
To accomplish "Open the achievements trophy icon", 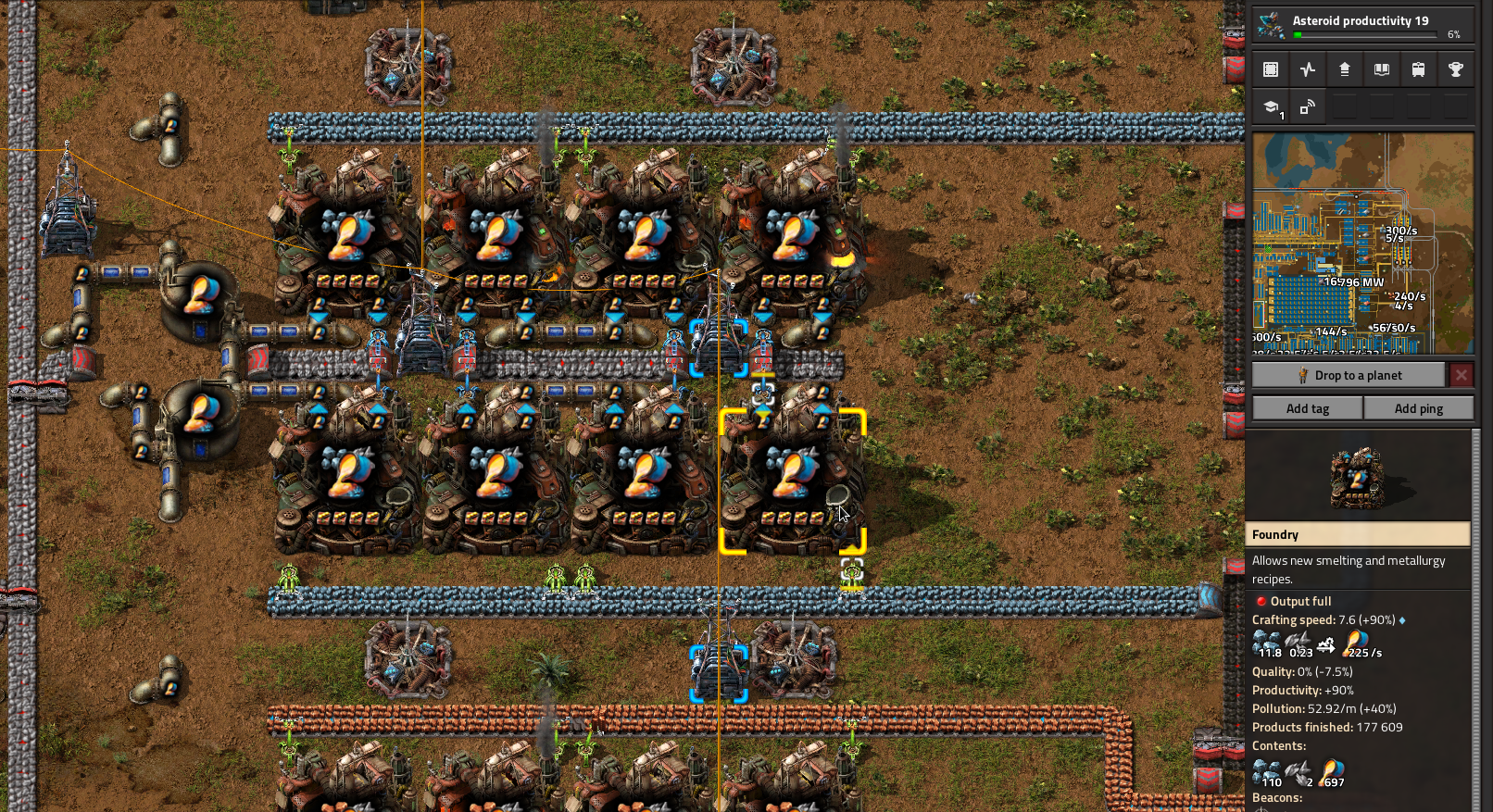I will pos(1456,69).
